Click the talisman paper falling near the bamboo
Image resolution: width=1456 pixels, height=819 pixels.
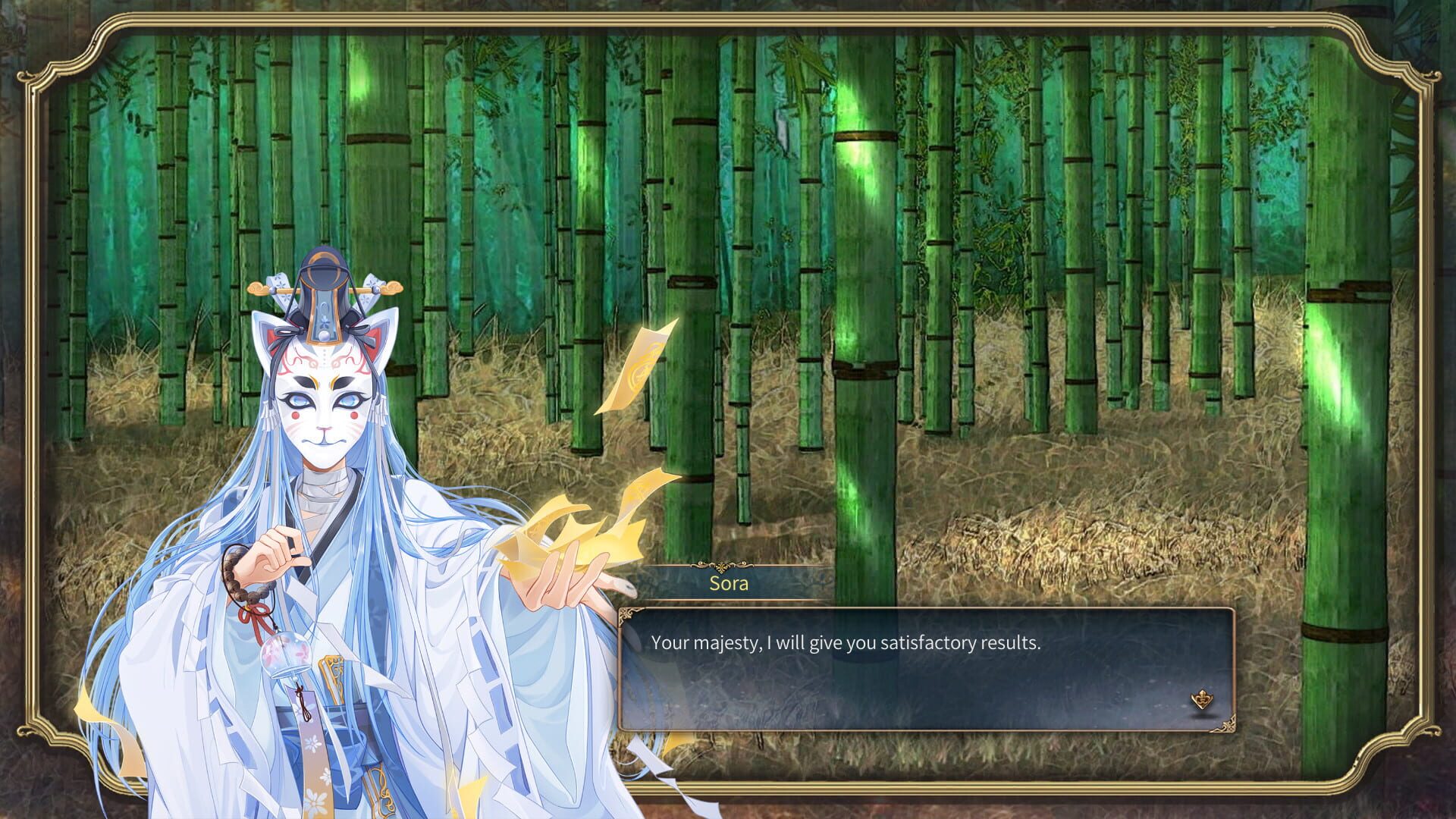tap(645, 364)
